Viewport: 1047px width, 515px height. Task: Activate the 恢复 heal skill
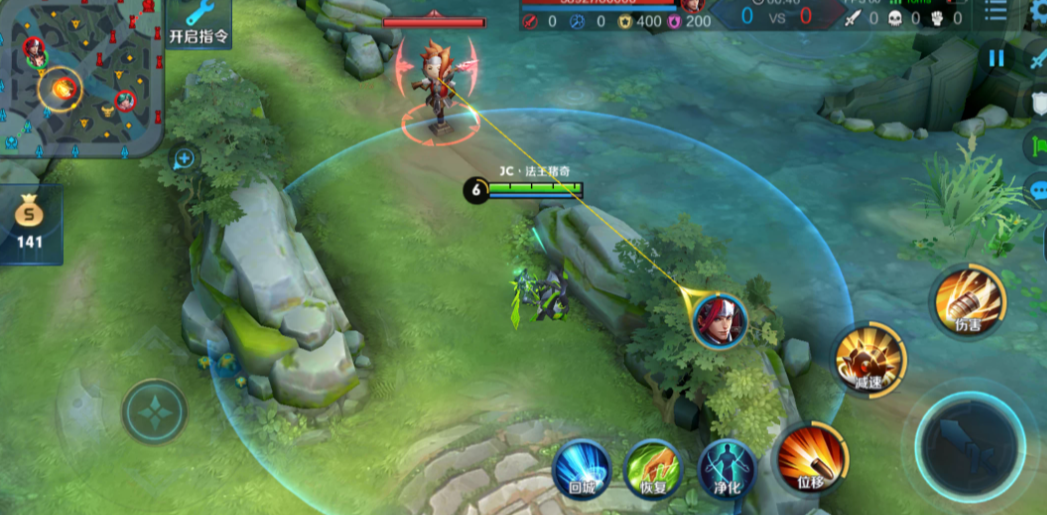pos(652,468)
